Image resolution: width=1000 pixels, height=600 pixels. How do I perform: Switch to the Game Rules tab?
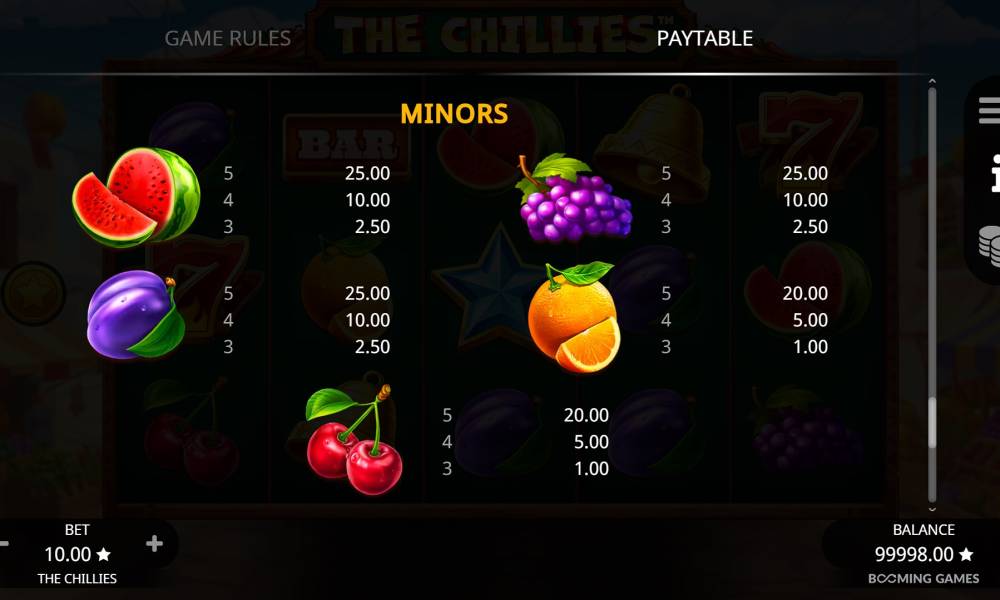coord(227,38)
